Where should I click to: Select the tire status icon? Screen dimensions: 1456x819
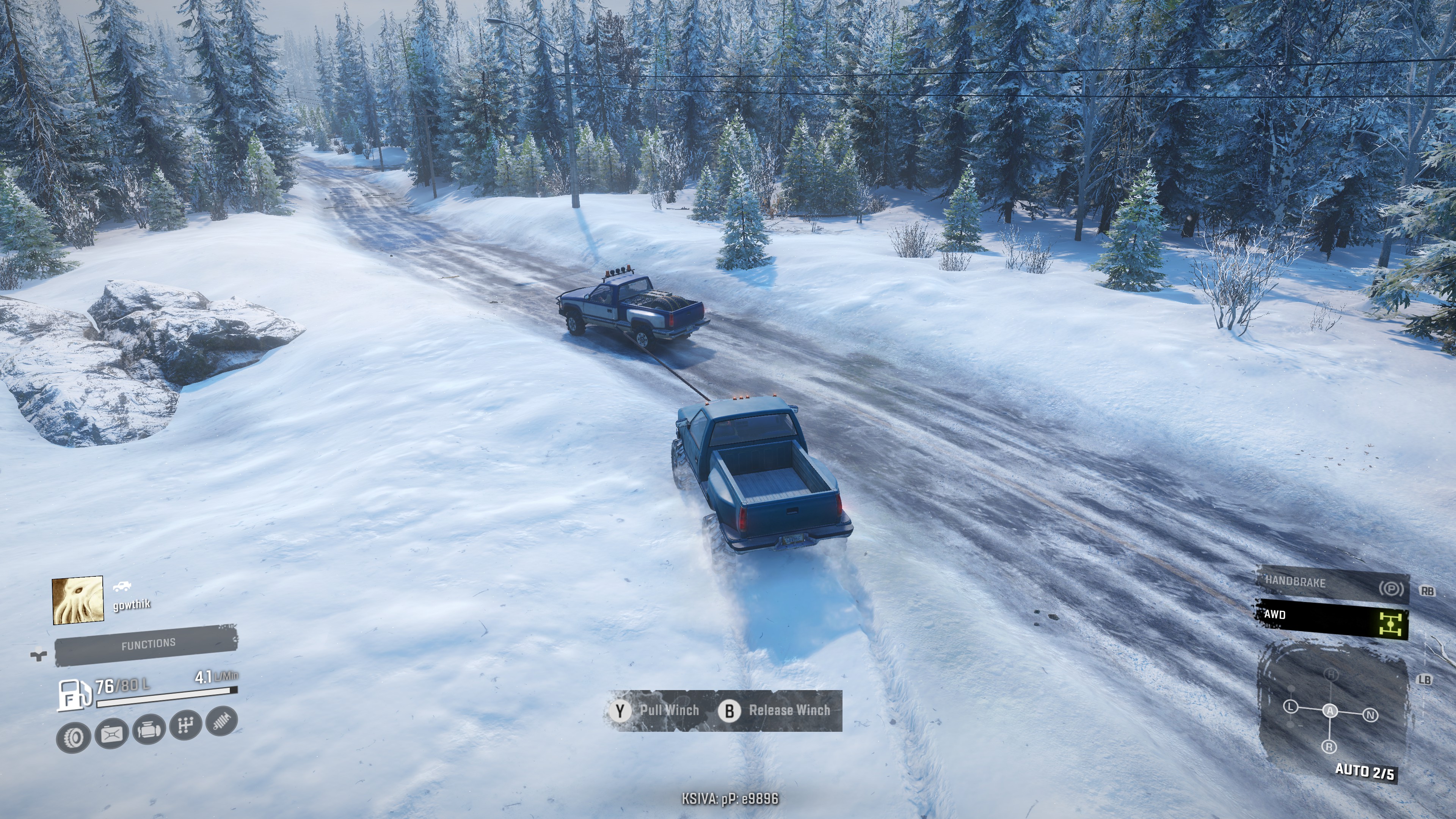click(74, 737)
